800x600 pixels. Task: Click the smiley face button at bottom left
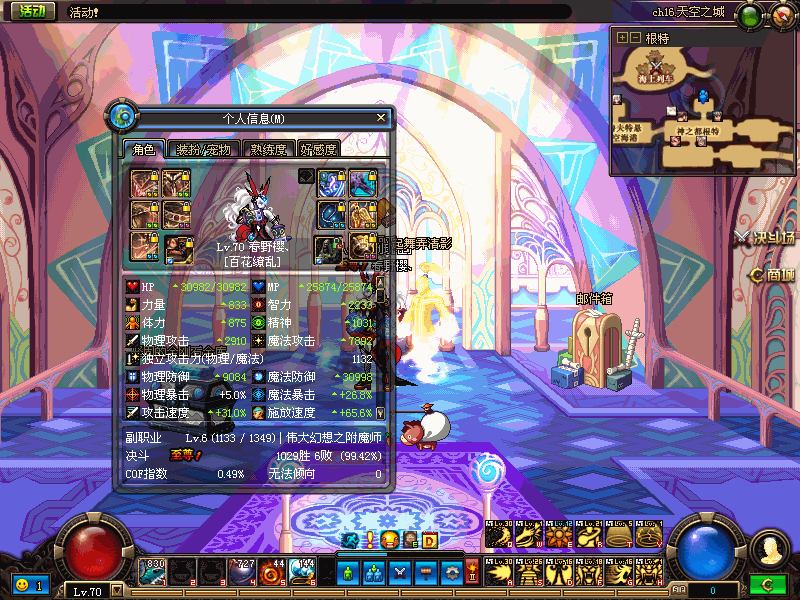(21, 583)
